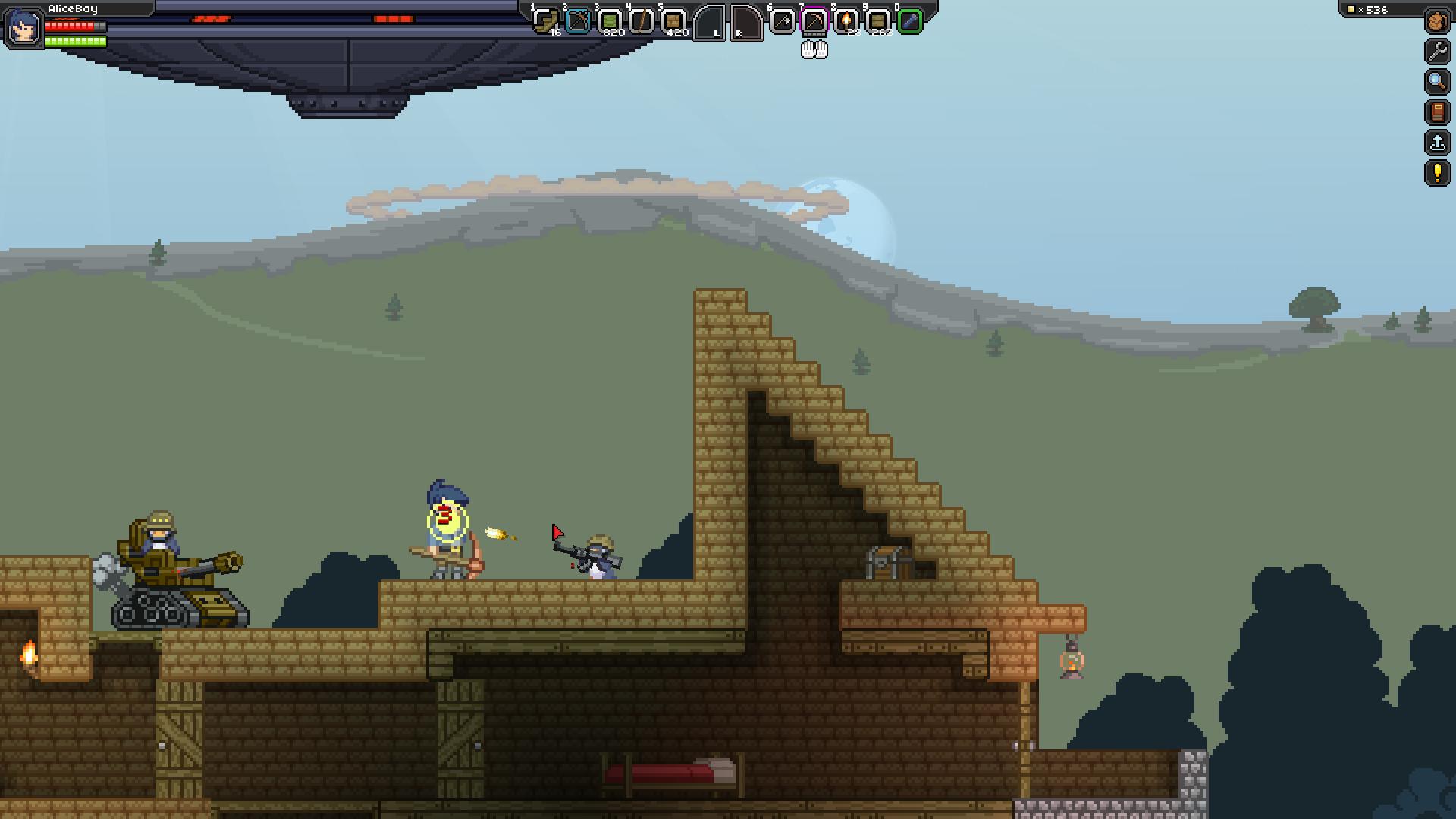Click the left hand L slot
Screen dimensions: 1456x819
(x=711, y=23)
